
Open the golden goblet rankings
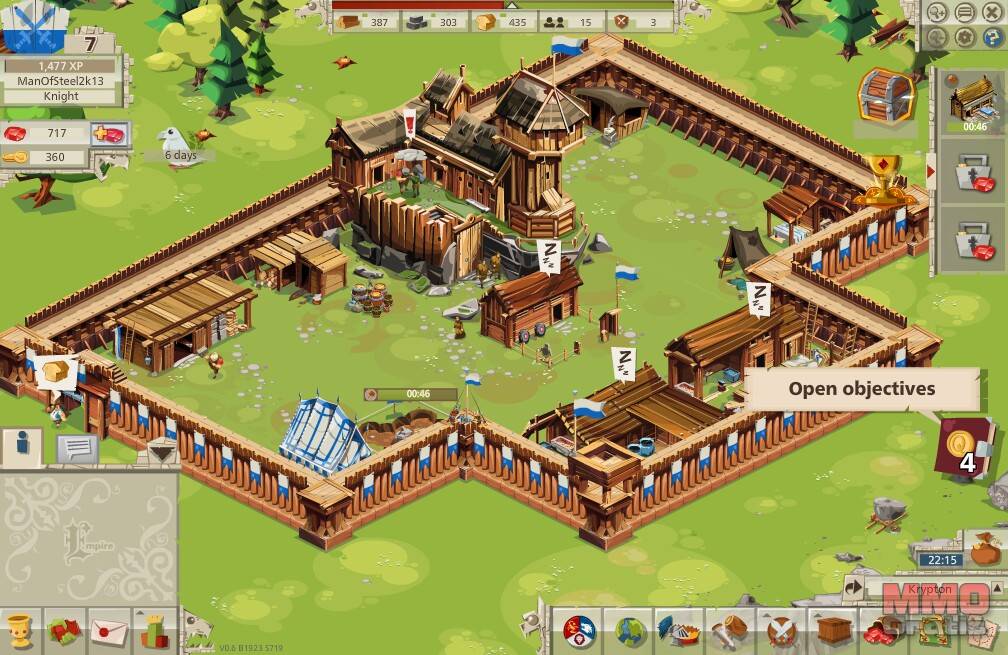[x=21, y=632]
